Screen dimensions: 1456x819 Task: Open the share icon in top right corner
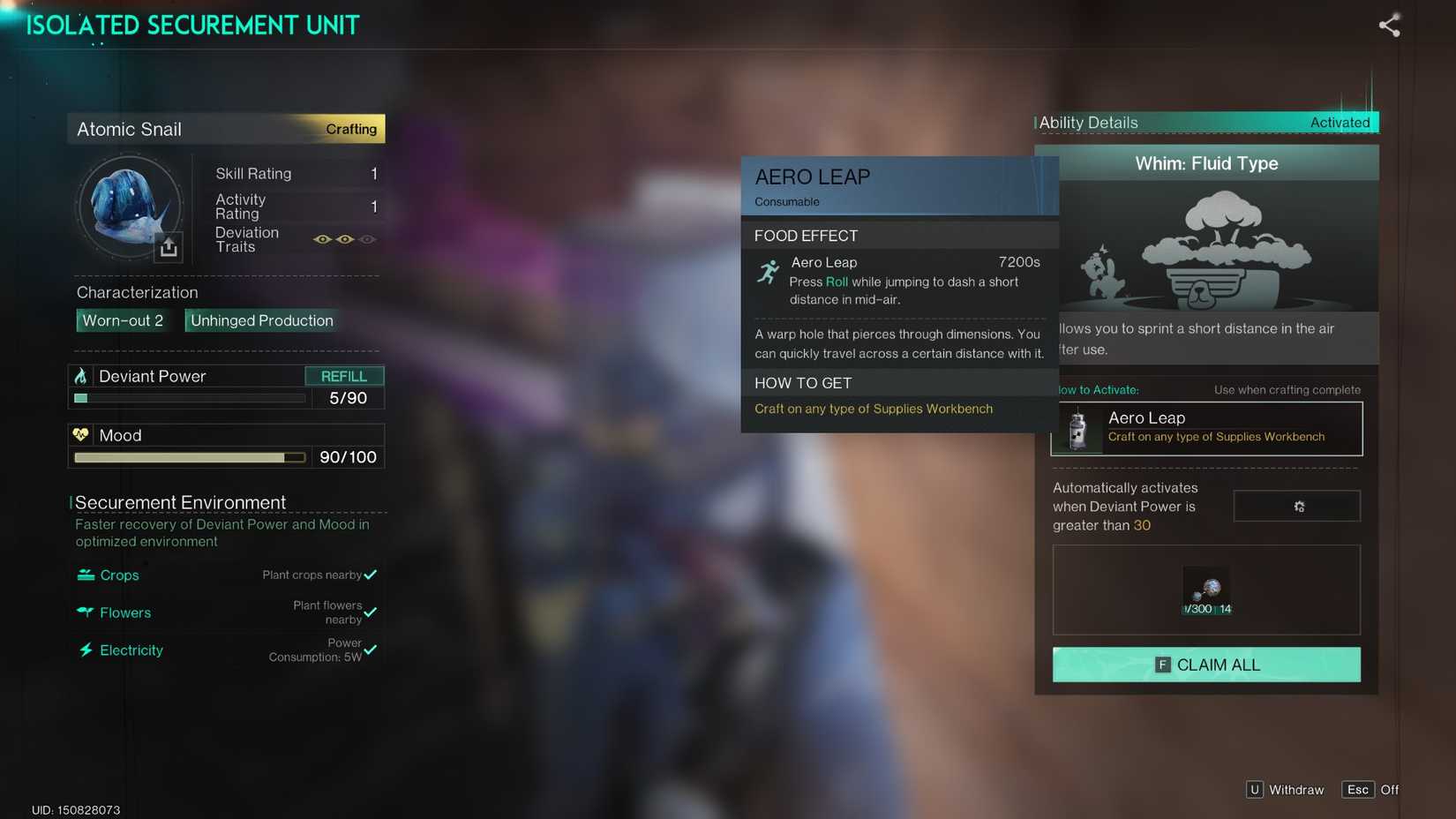pyautogui.click(x=1389, y=26)
